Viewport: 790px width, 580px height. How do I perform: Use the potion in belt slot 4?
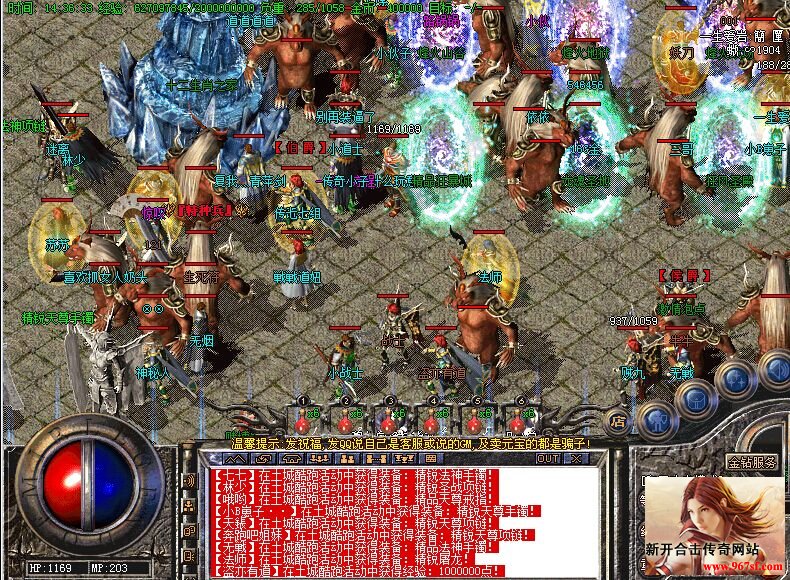pos(432,418)
